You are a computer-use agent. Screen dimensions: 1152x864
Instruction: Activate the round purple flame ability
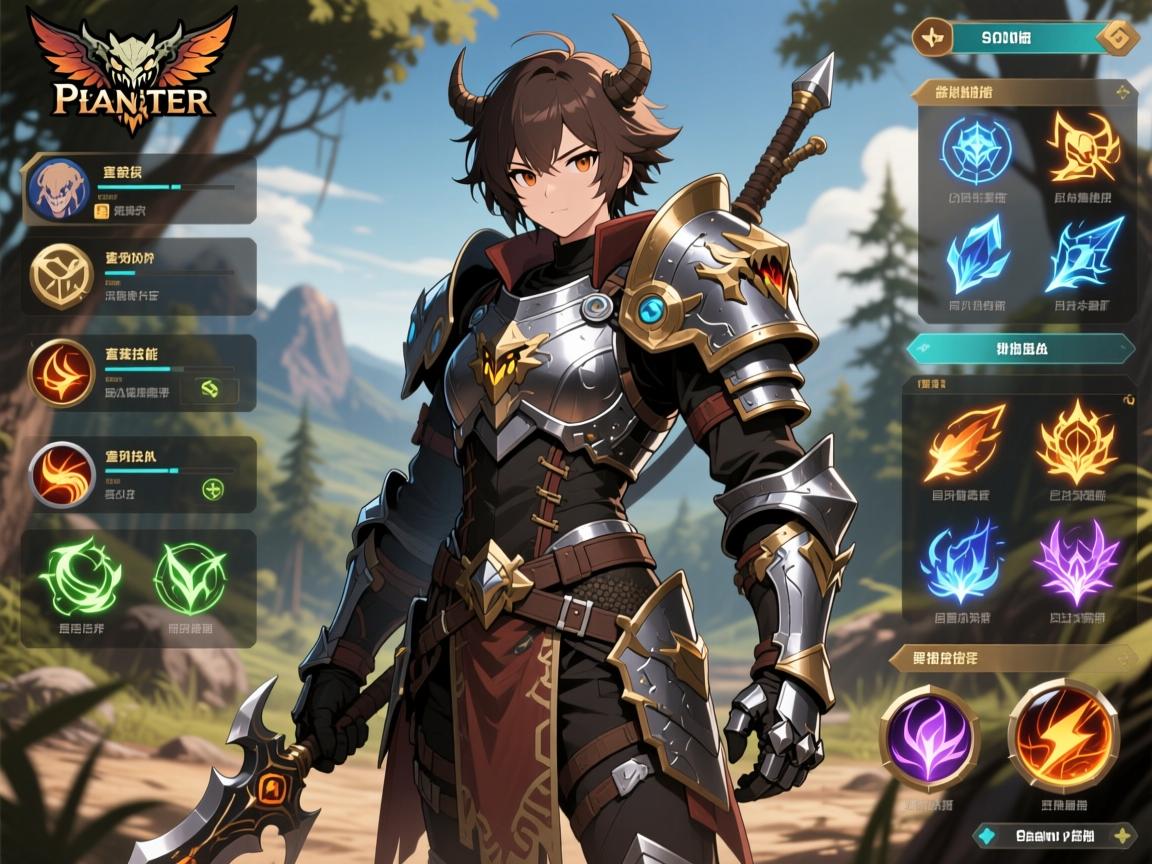pos(928,736)
